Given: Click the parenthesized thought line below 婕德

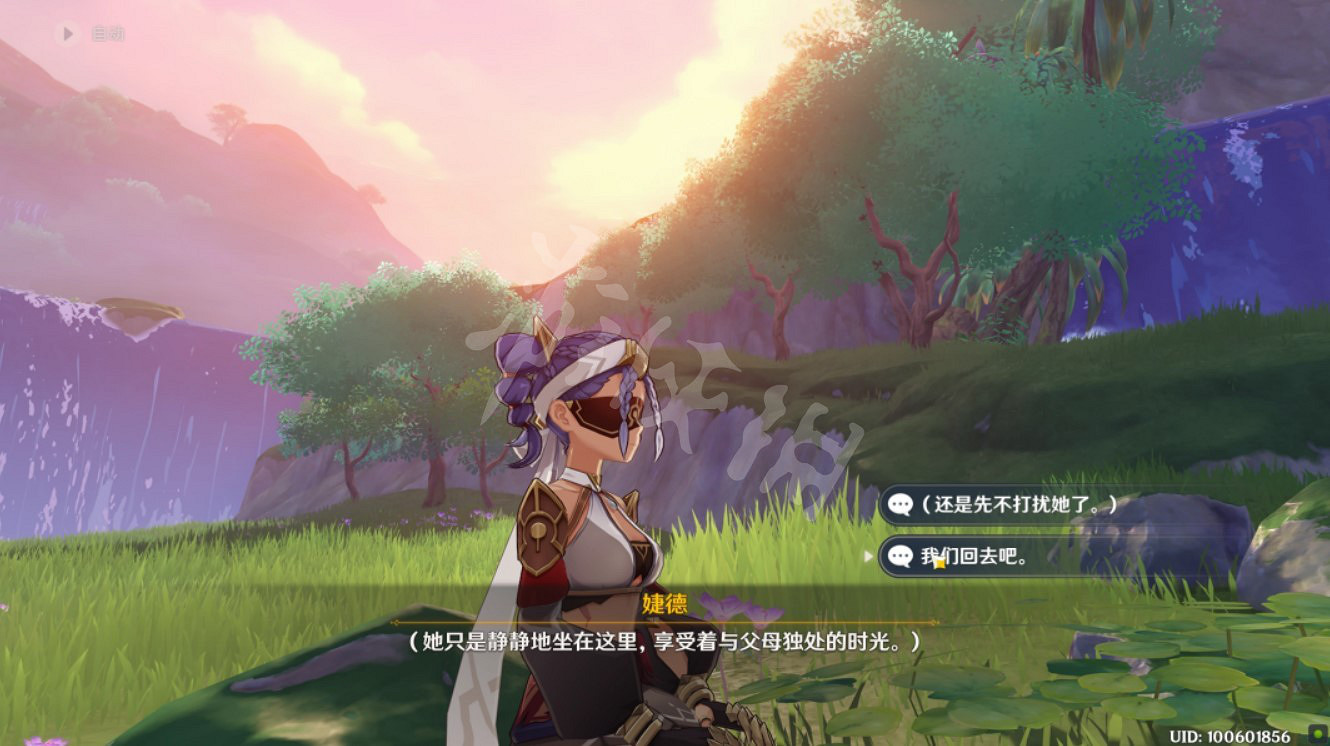Looking at the screenshot, I should pos(665,640).
